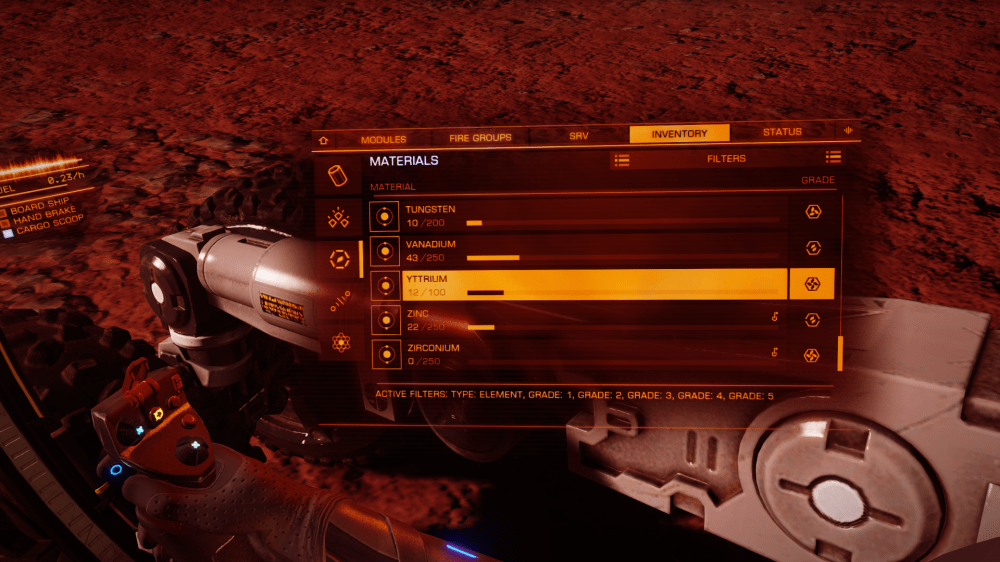Screen dimensions: 1000x562
Task: Switch to the Modules tab
Action: [383, 138]
